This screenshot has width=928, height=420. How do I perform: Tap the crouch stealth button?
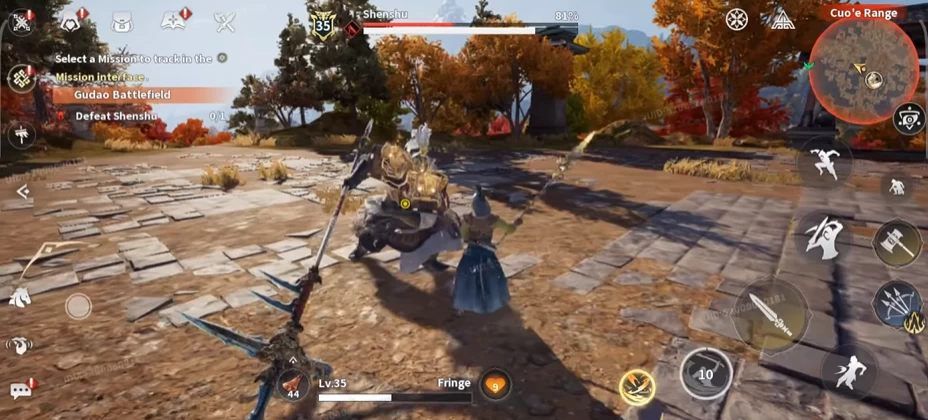pos(895,186)
